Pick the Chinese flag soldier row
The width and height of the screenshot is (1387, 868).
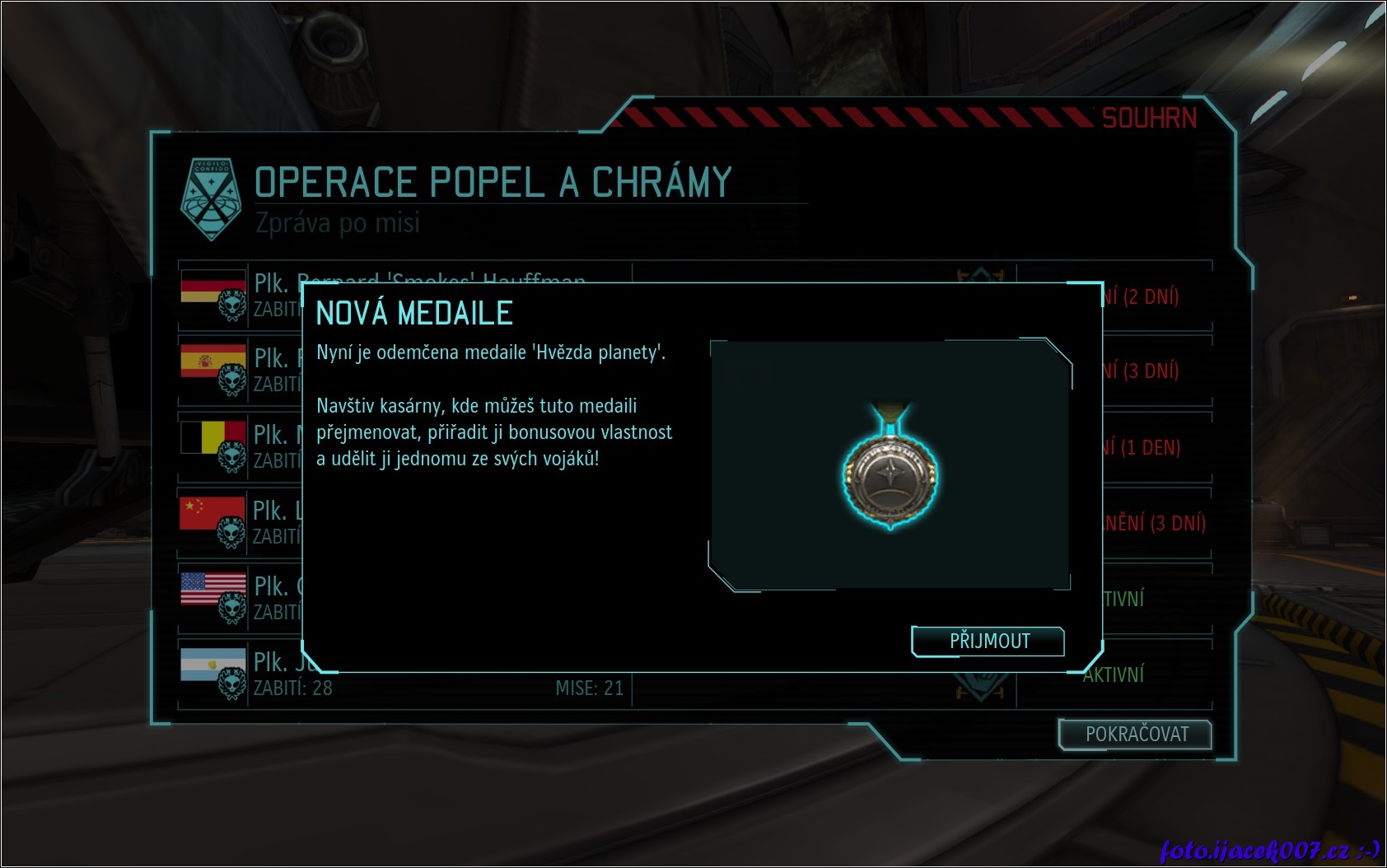(212, 513)
